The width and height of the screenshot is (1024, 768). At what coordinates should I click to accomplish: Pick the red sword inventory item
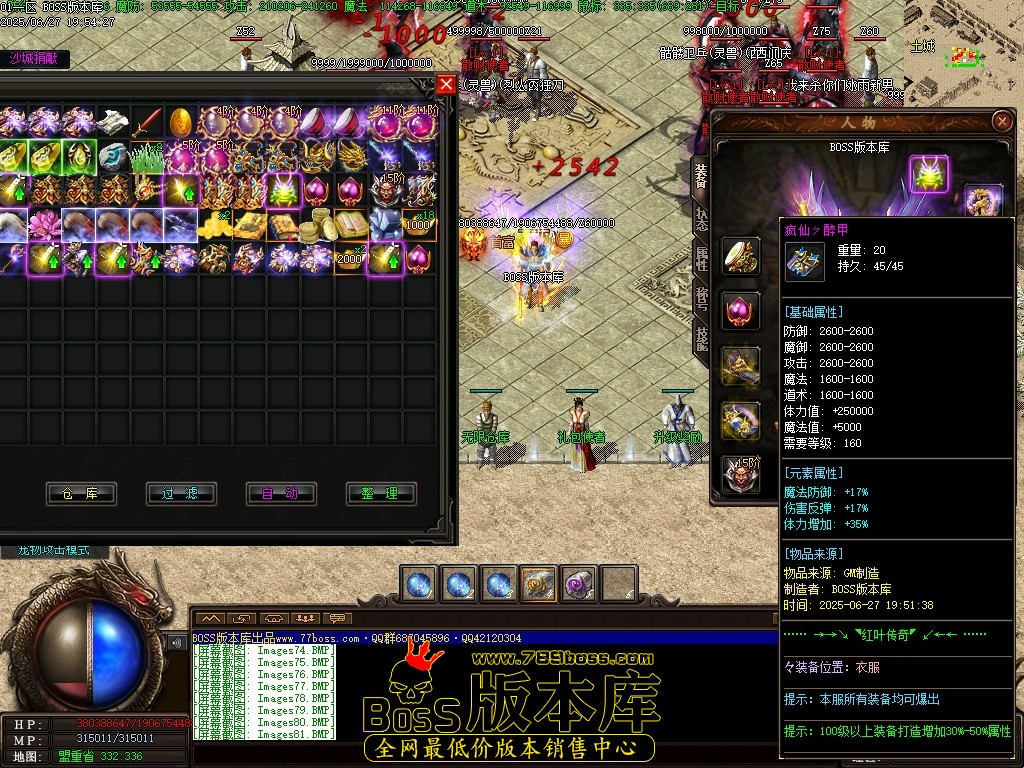click(x=147, y=123)
